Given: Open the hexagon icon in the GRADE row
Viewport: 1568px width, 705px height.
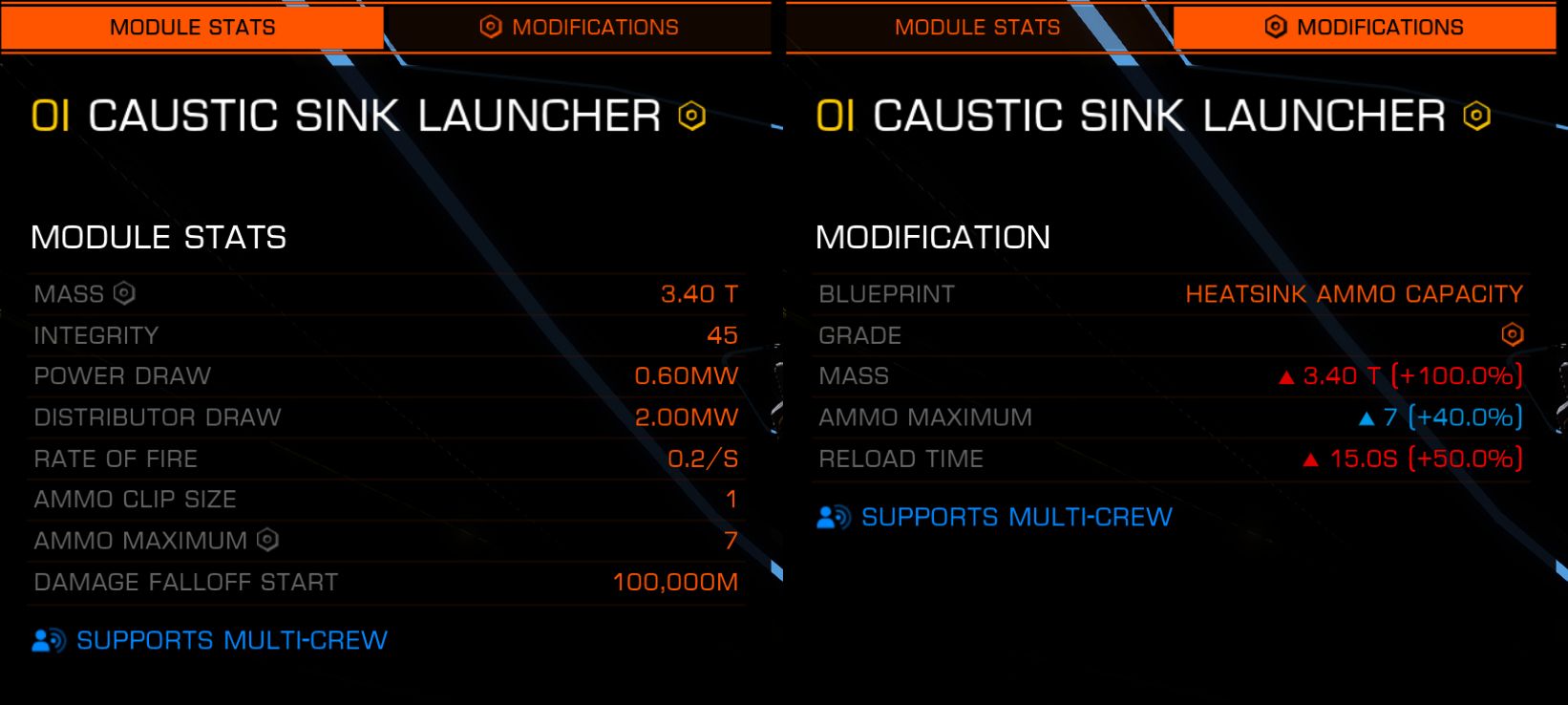Looking at the screenshot, I should point(1513,334).
